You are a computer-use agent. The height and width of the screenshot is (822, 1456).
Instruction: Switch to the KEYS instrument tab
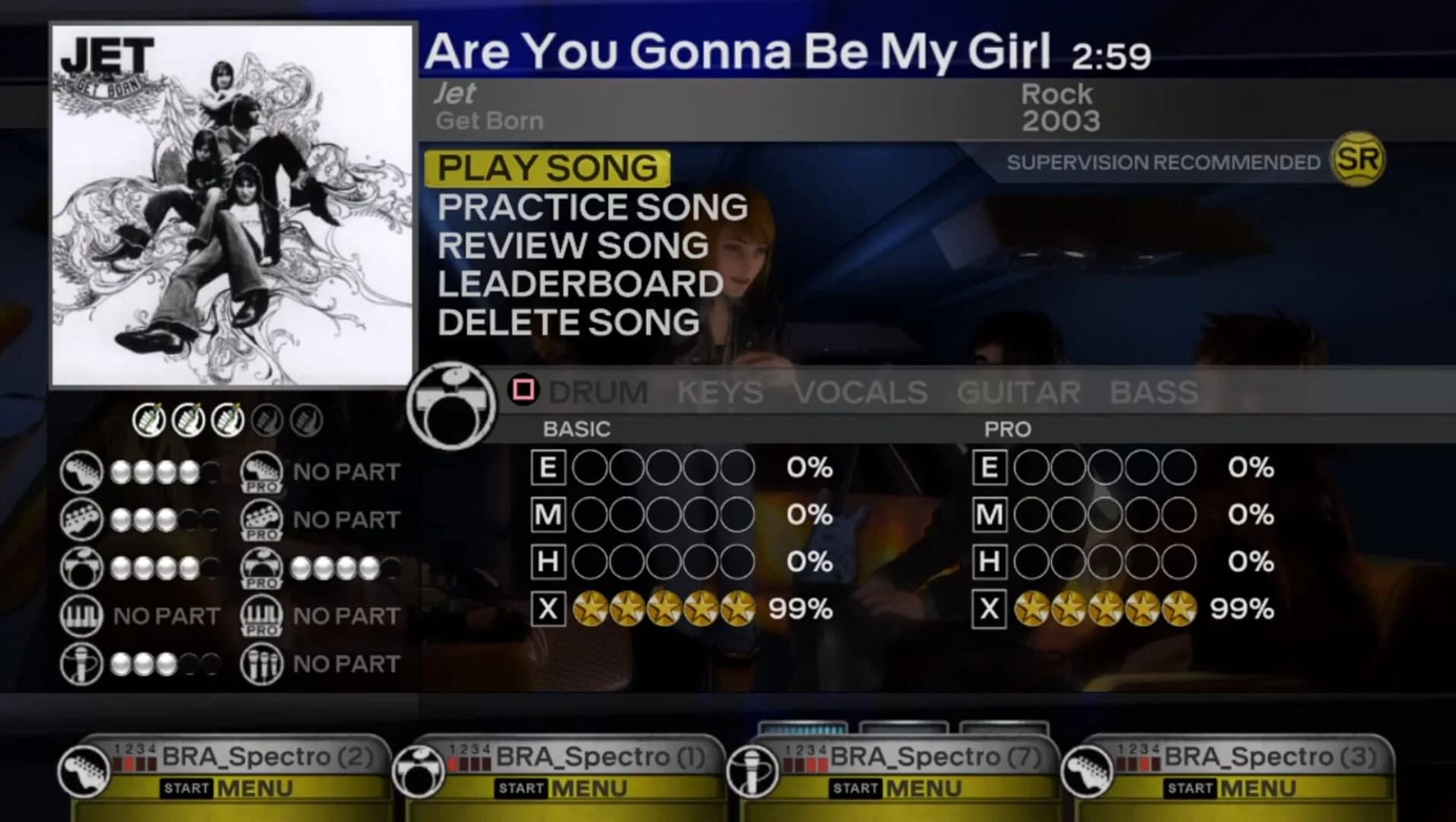(x=718, y=393)
